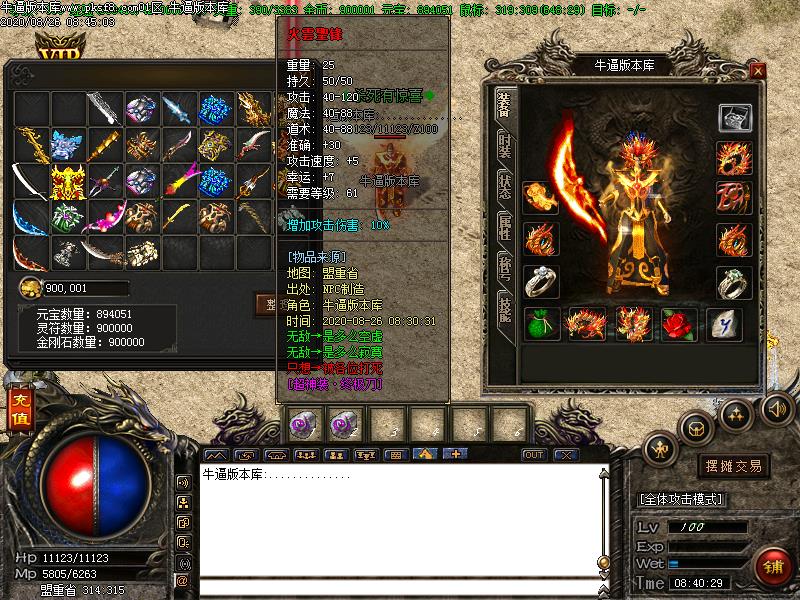Open the red 铺 shop button
The width and height of the screenshot is (800, 600).
click(x=771, y=567)
